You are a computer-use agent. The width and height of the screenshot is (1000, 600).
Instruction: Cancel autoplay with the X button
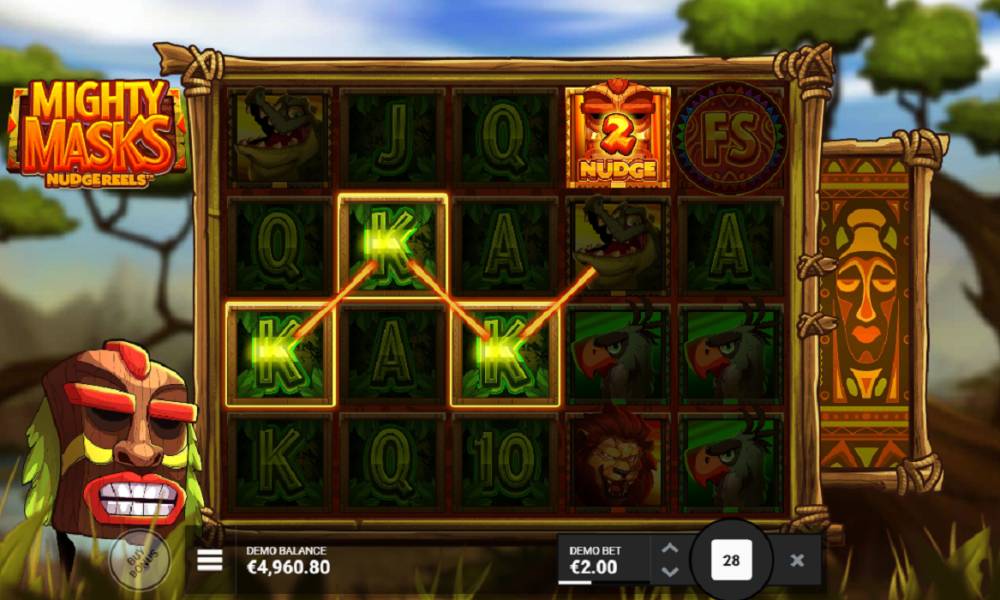tap(797, 560)
